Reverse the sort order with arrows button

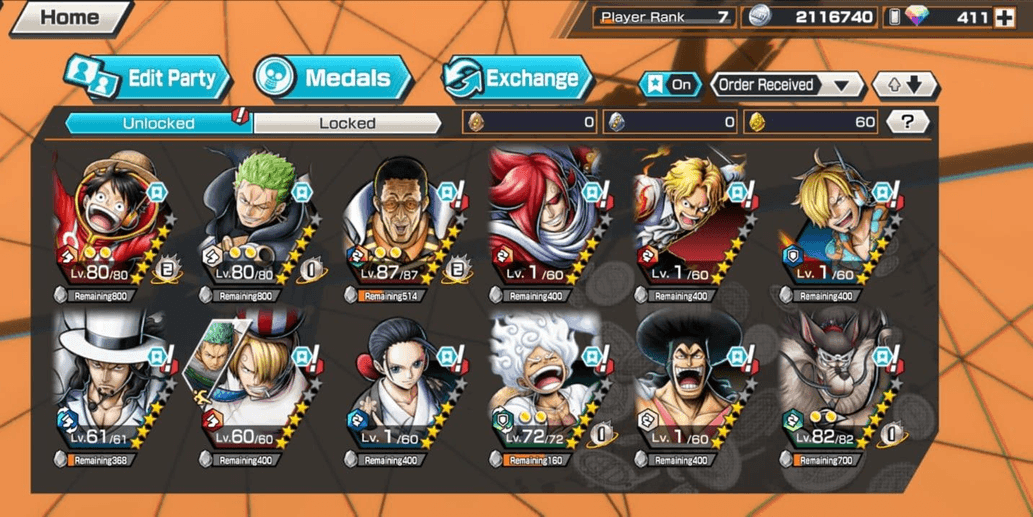click(x=904, y=85)
